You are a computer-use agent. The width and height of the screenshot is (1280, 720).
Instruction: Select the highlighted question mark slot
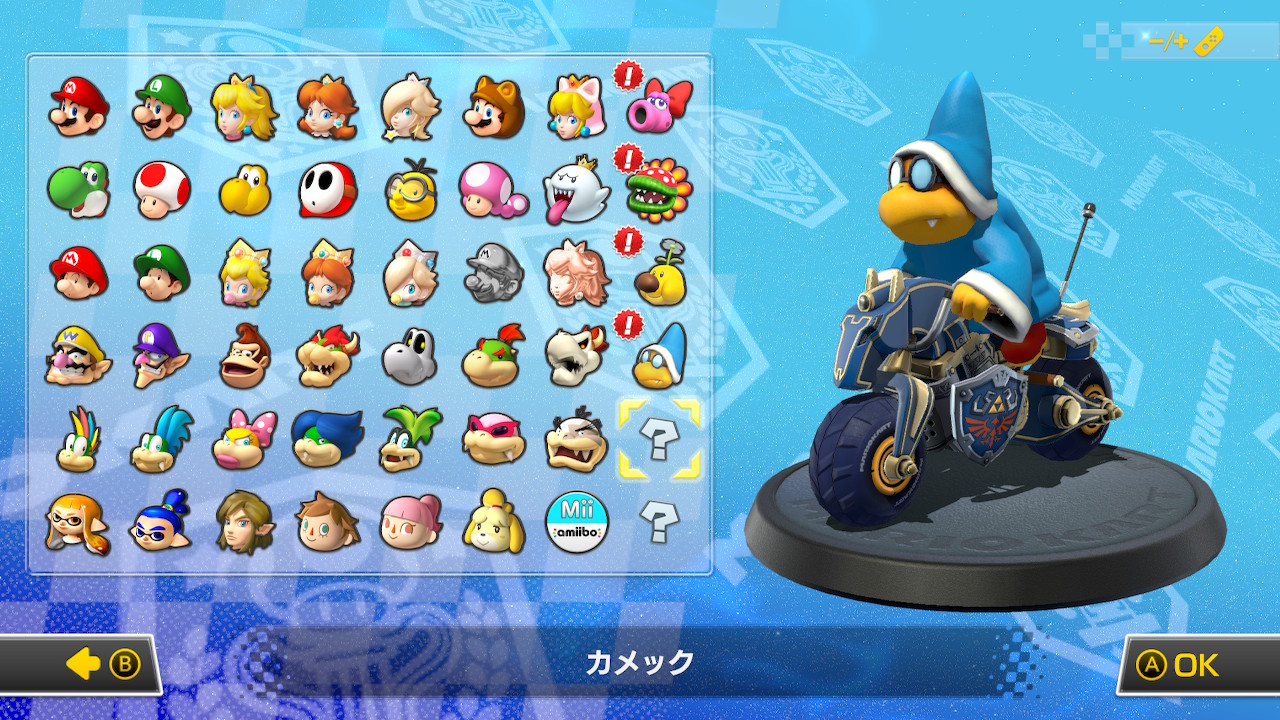tap(659, 438)
